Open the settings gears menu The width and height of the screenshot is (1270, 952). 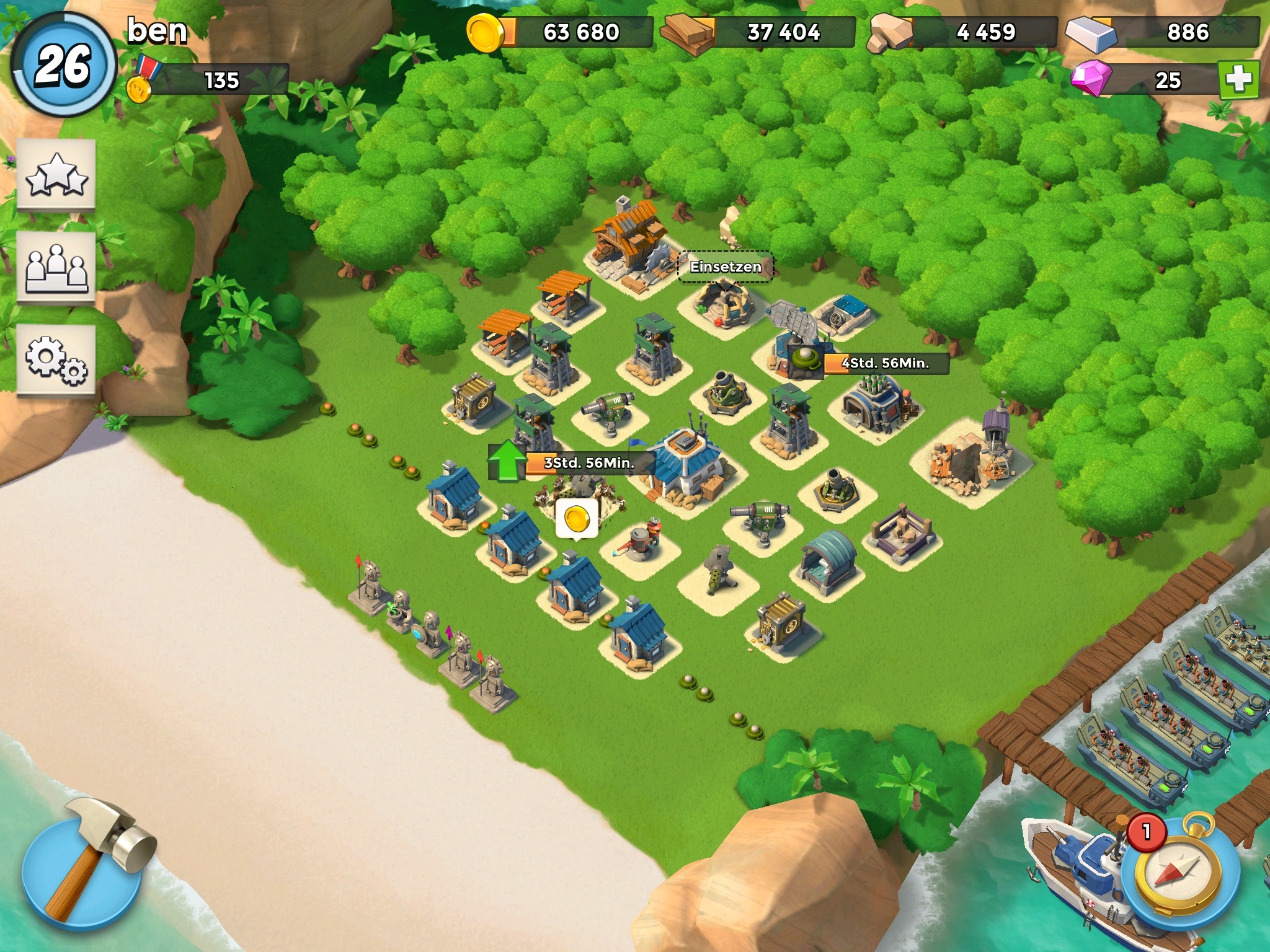coord(56,360)
